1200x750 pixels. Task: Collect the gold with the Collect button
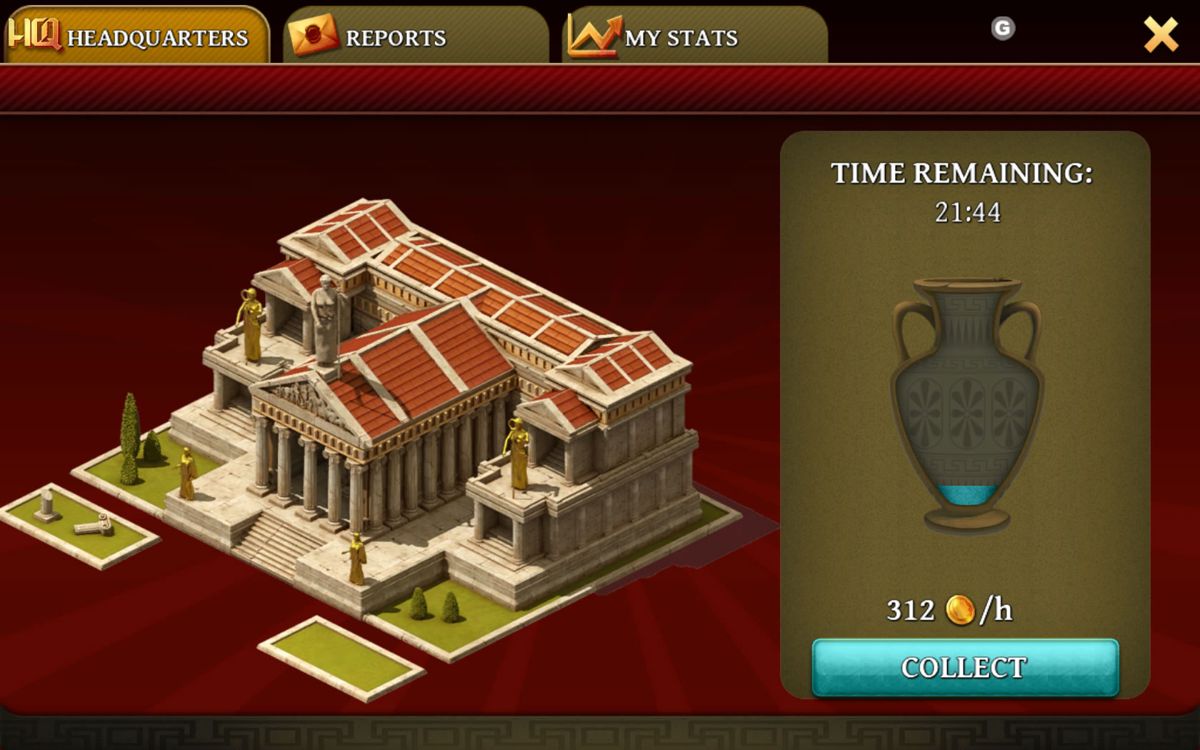coord(964,667)
